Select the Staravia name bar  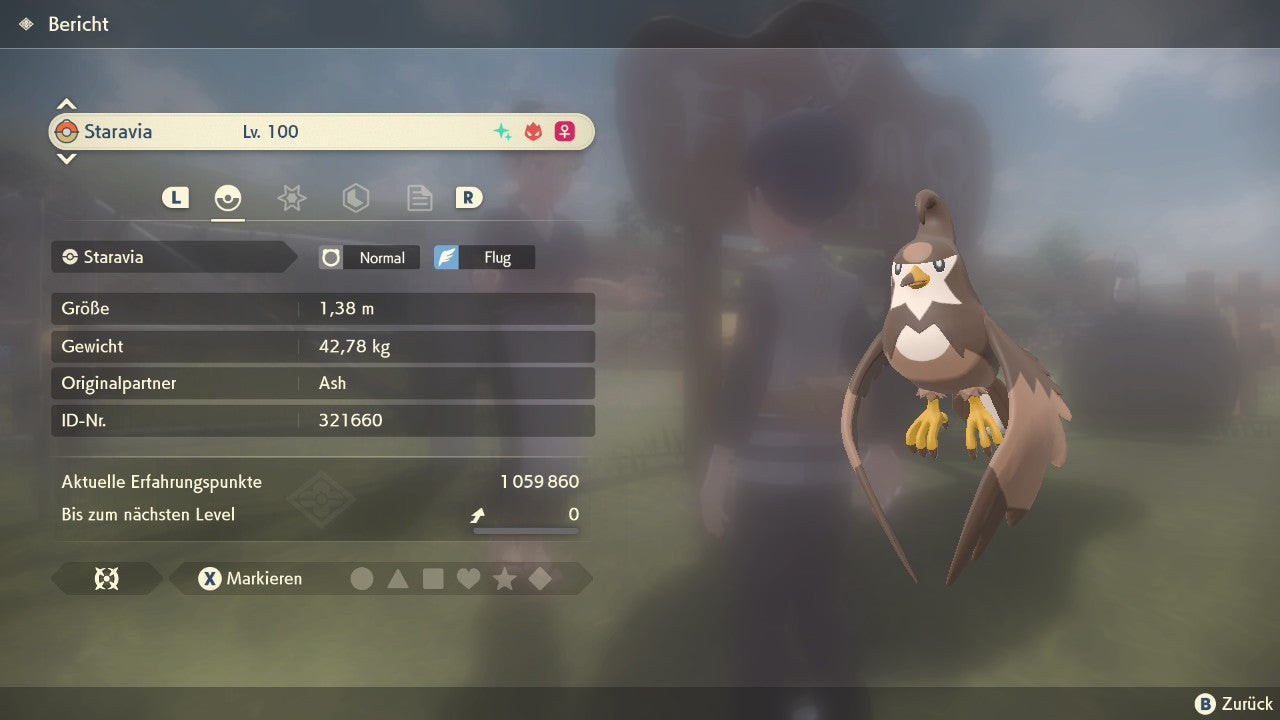point(320,132)
